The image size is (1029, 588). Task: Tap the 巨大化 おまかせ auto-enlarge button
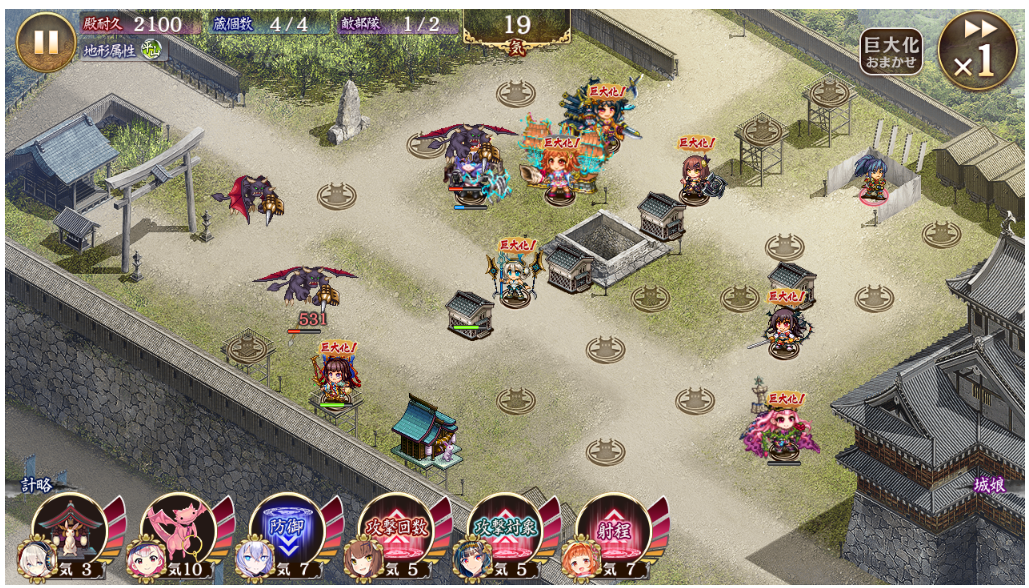(x=890, y=50)
